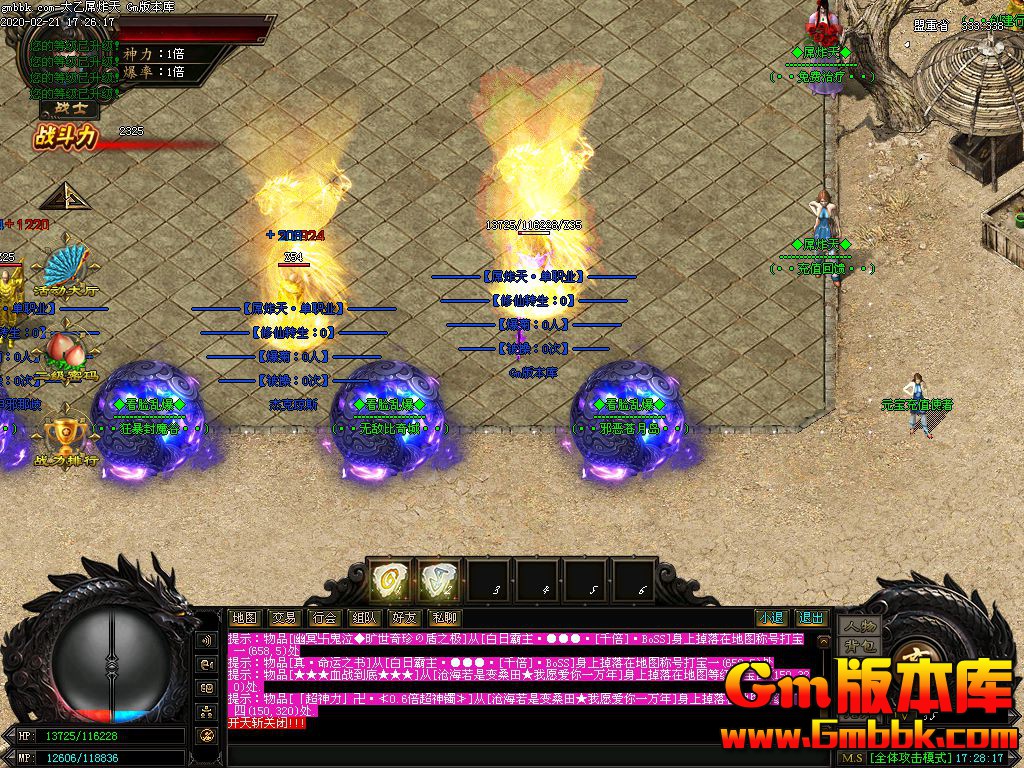Click the 退出 exit game button

[811, 618]
